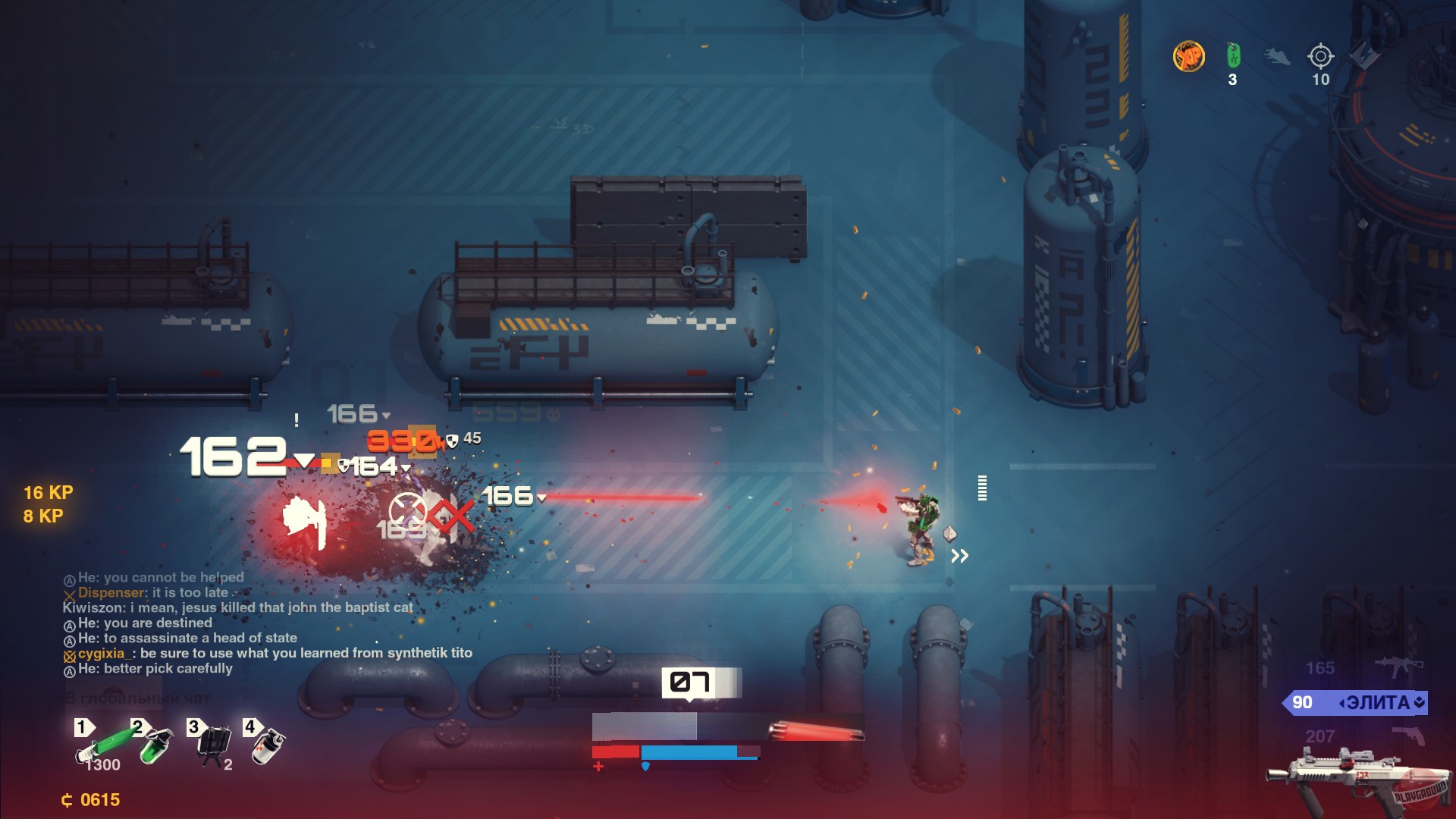Select the green dog tag icon showing 3
This screenshot has height=819, width=1456.
coord(1233,55)
